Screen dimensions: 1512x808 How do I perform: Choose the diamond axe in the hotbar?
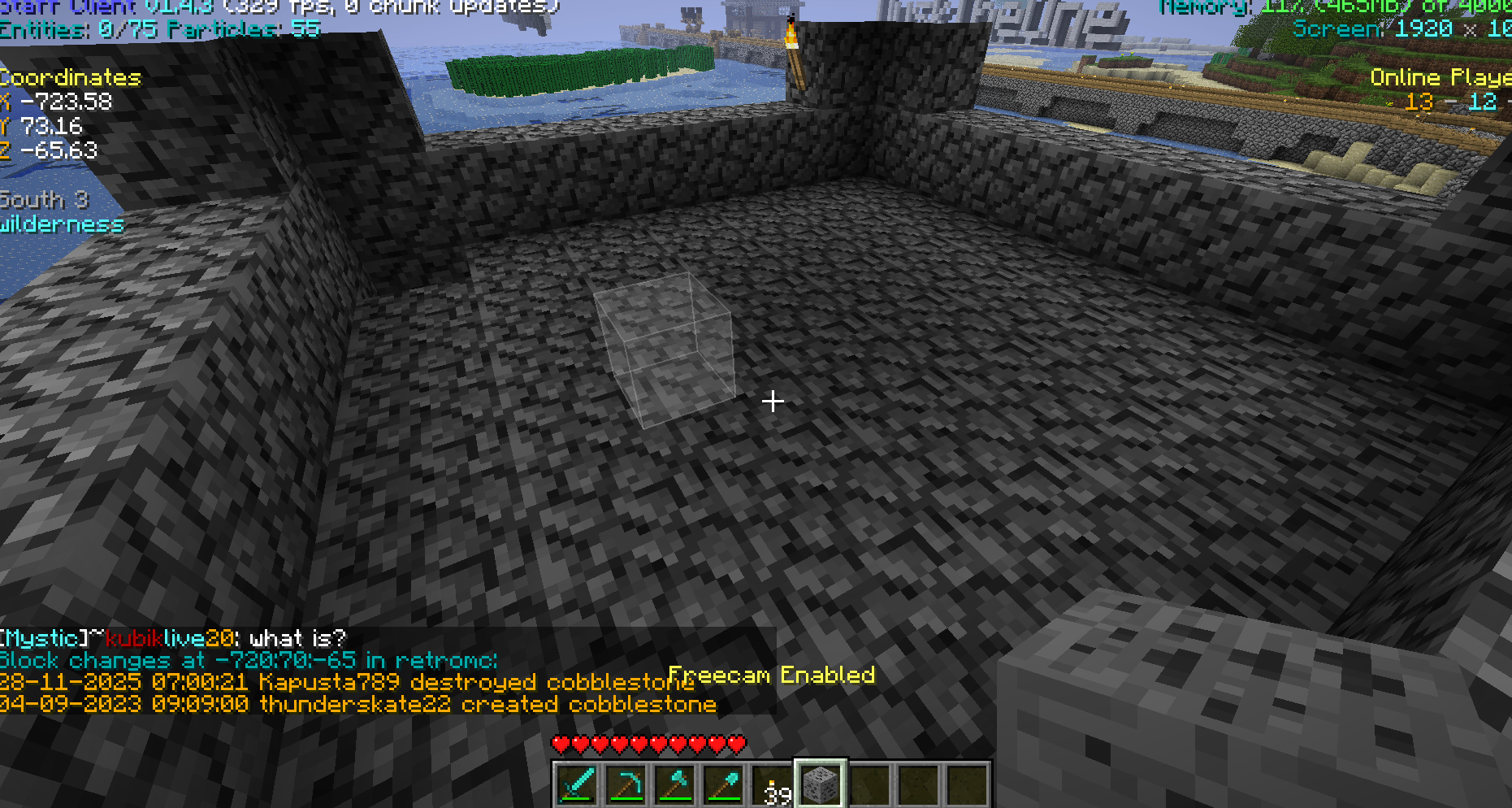674,784
